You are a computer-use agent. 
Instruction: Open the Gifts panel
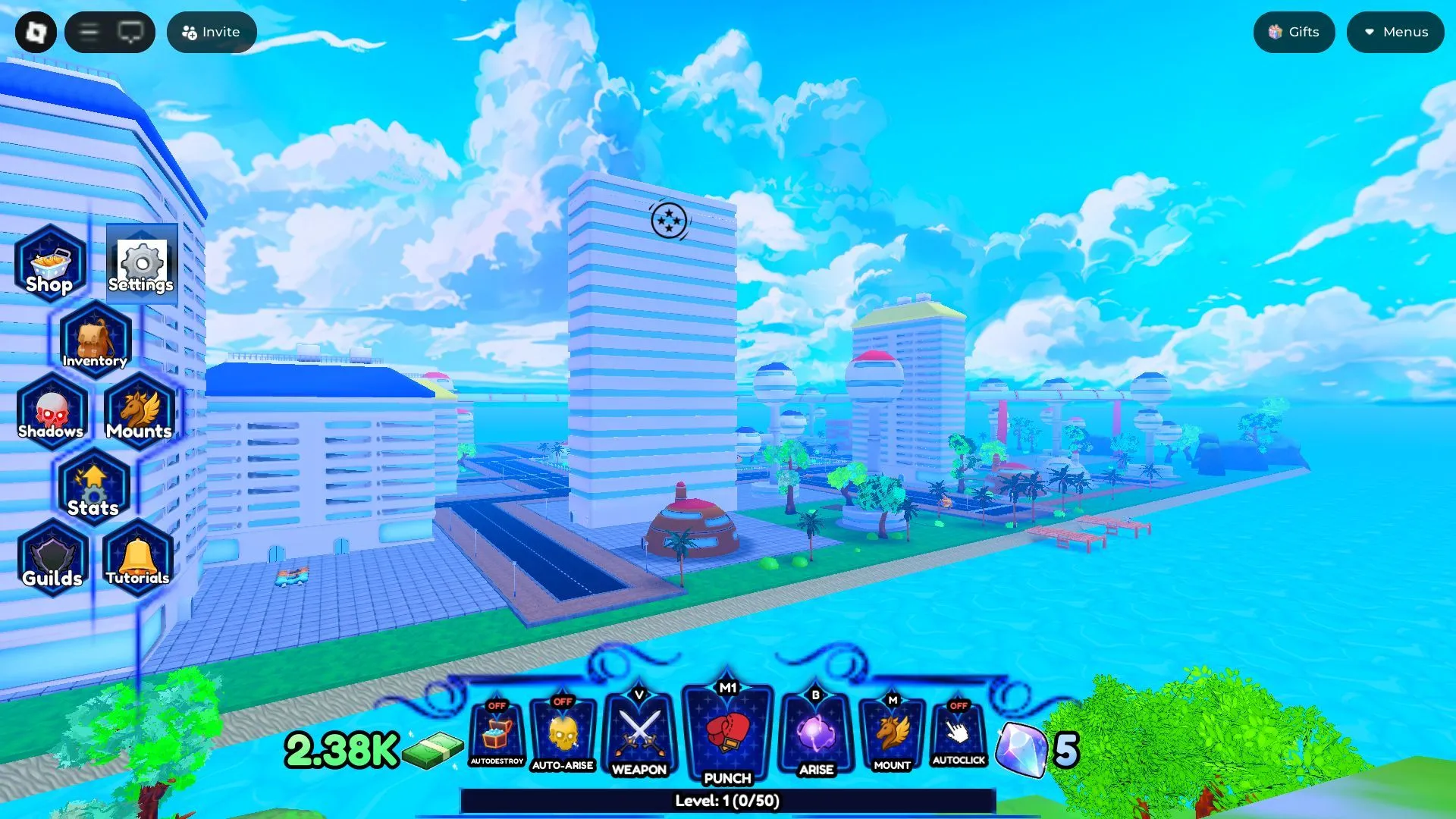pyautogui.click(x=1294, y=32)
